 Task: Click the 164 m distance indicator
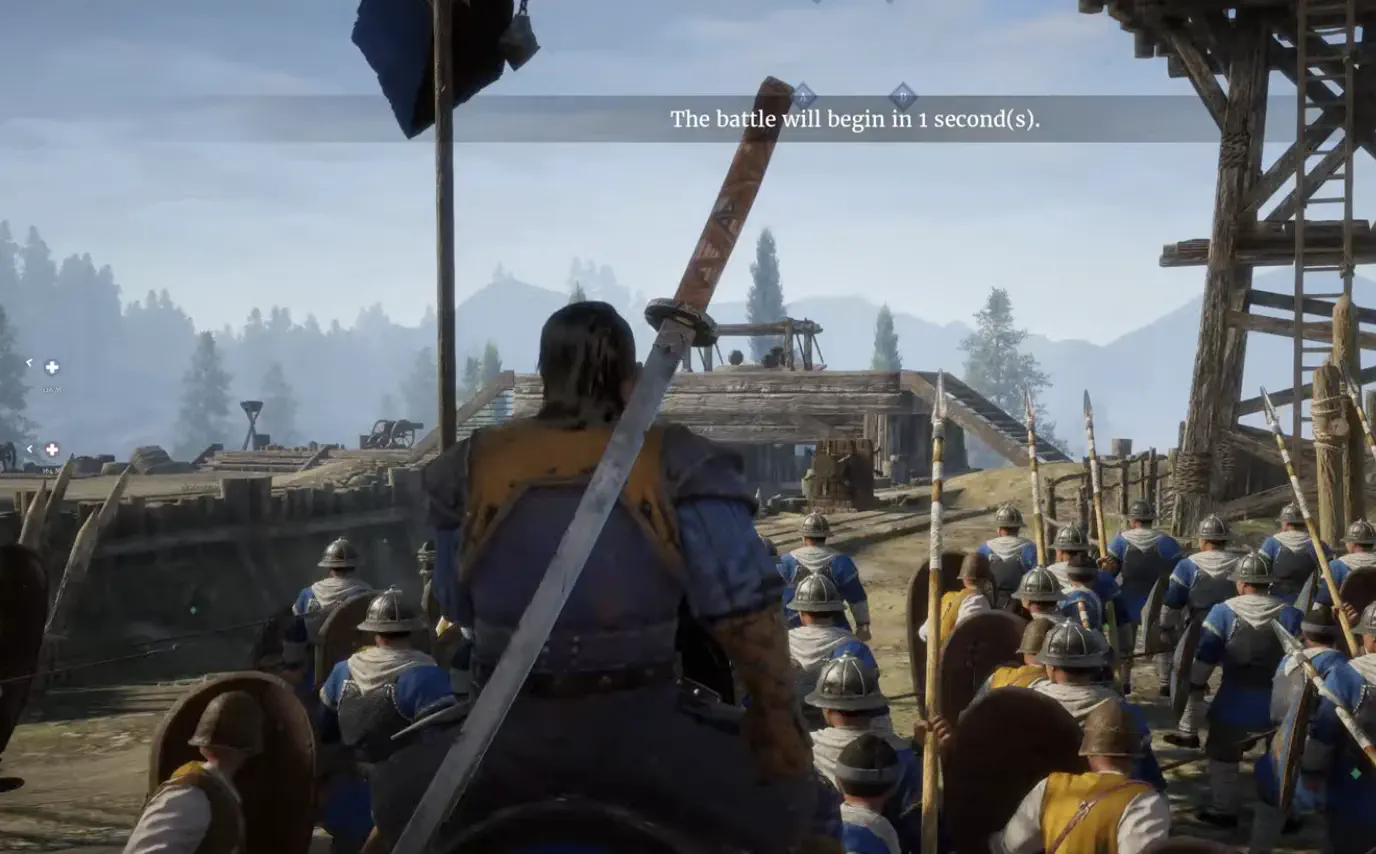click(x=51, y=470)
